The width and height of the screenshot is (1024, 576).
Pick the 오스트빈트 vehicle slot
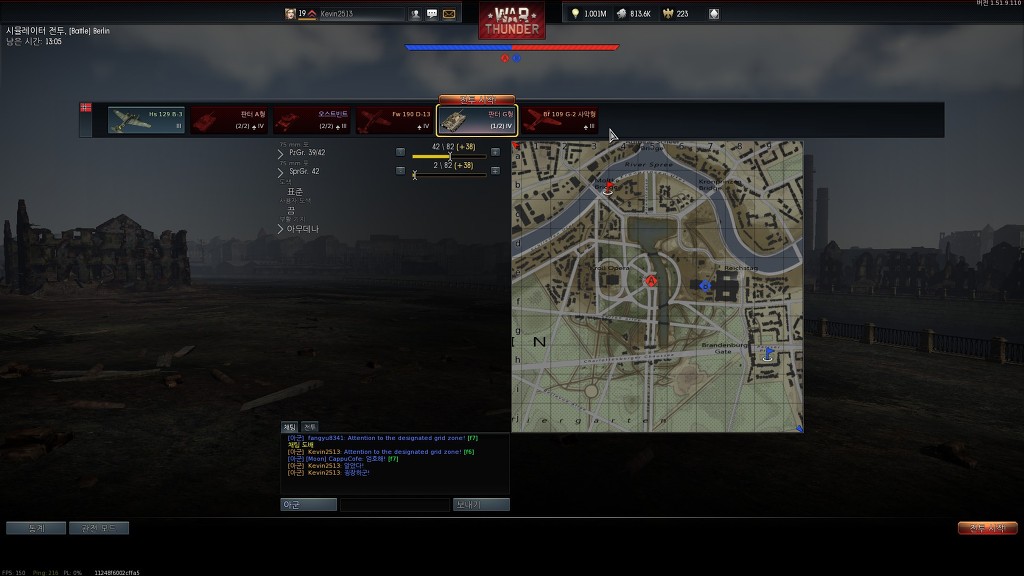pos(312,120)
